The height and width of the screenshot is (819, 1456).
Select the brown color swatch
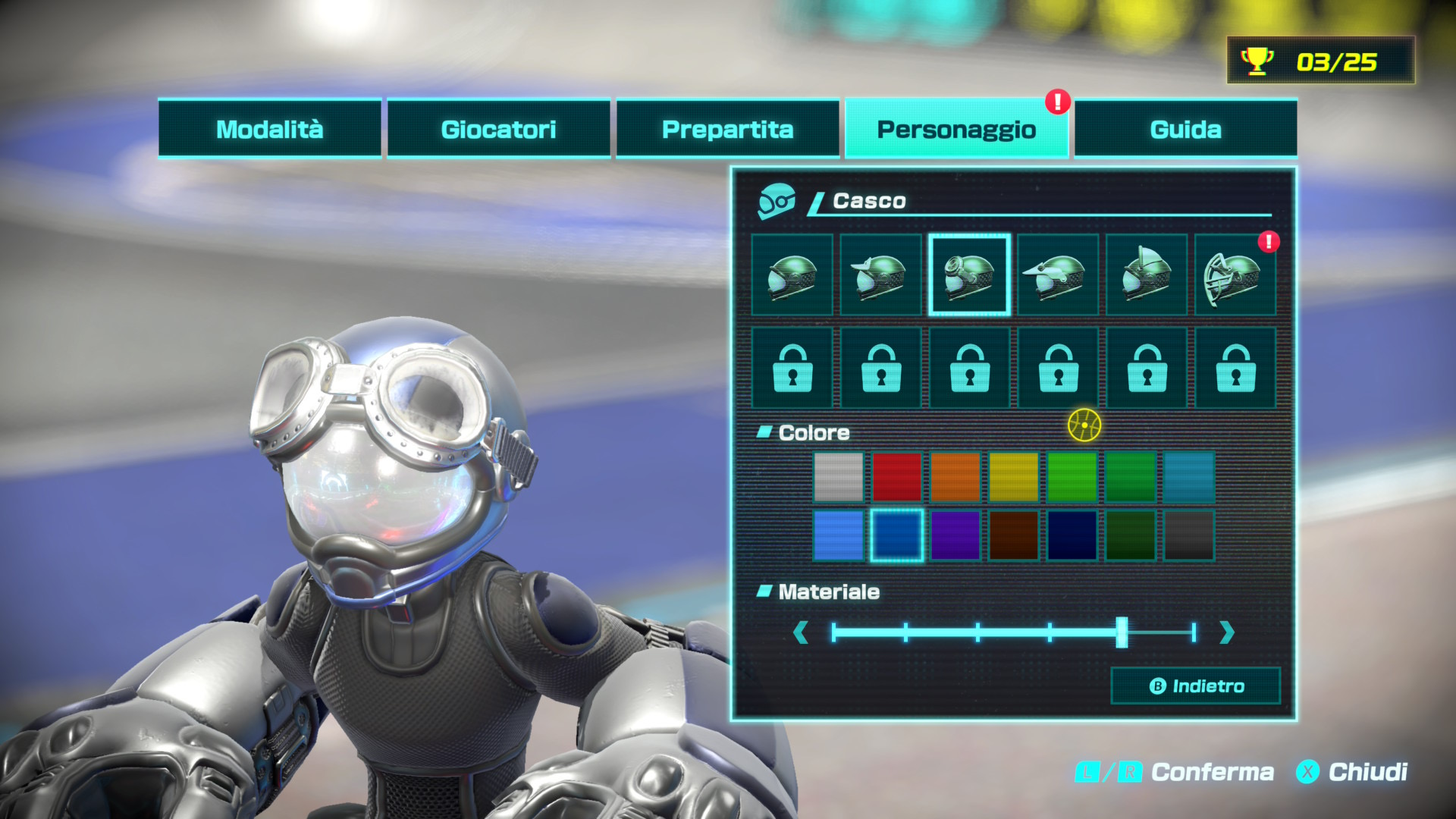pyautogui.click(x=1013, y=535)
